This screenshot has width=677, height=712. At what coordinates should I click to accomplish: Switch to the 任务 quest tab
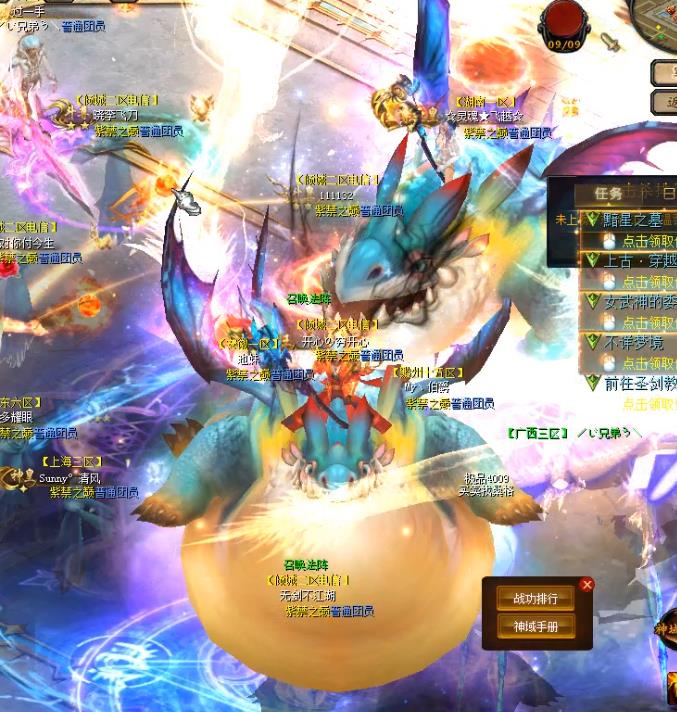click(x=608, y=192)
